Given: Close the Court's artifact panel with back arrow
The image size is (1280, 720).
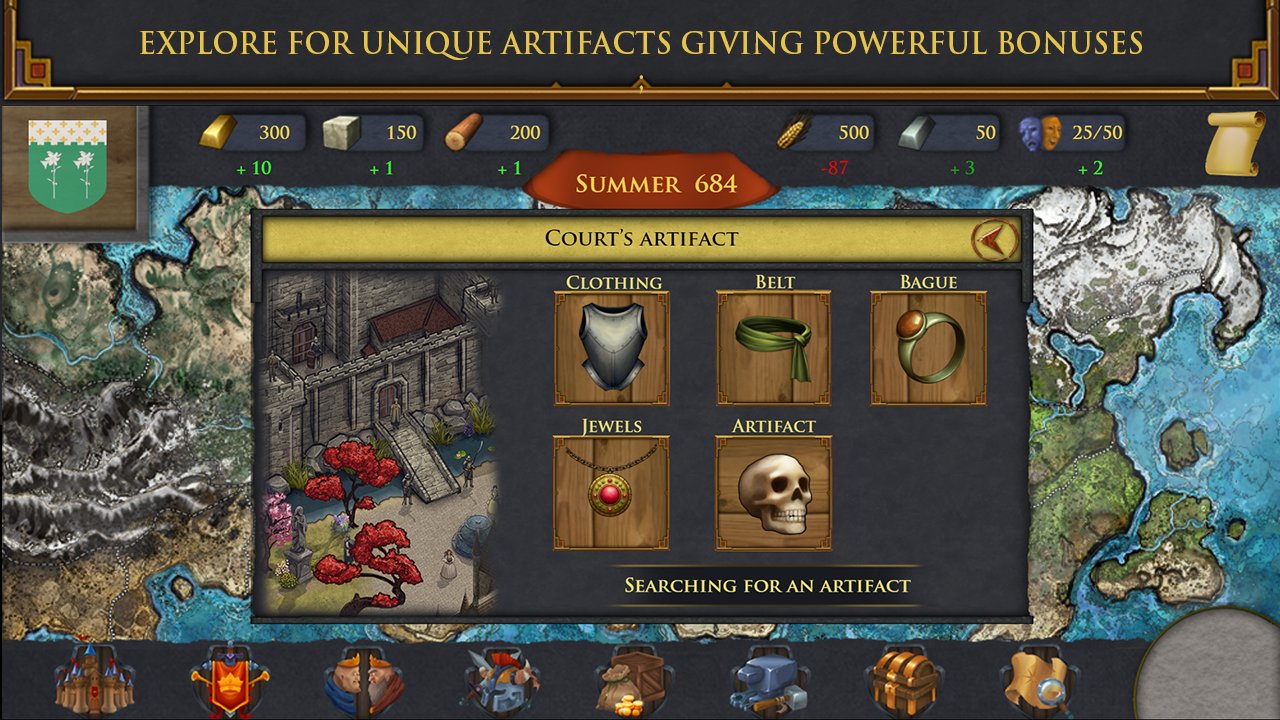Looking at the screenshot, I should pos(994,239).
